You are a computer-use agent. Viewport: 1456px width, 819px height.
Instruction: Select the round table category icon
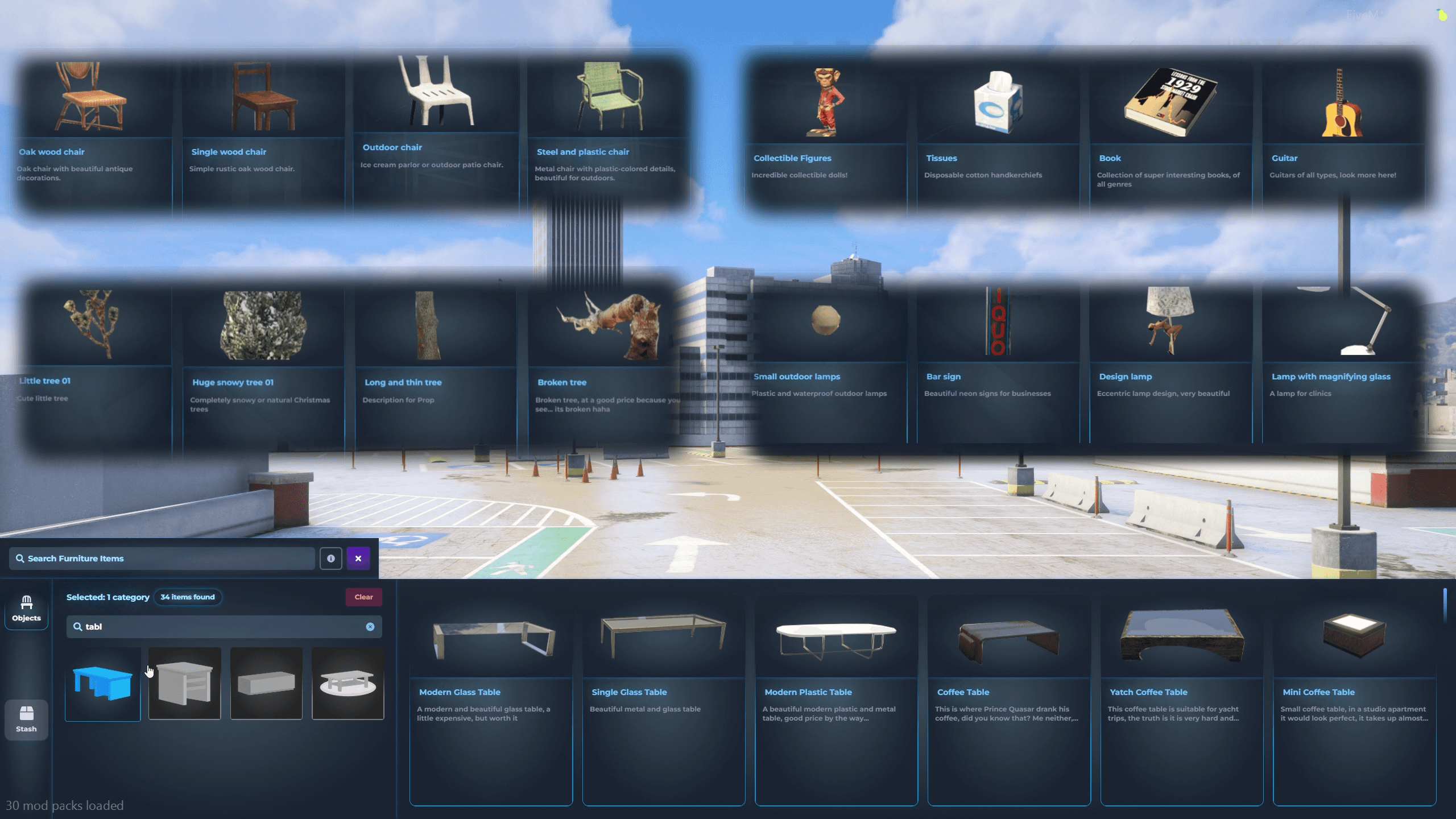click(348, 684)
